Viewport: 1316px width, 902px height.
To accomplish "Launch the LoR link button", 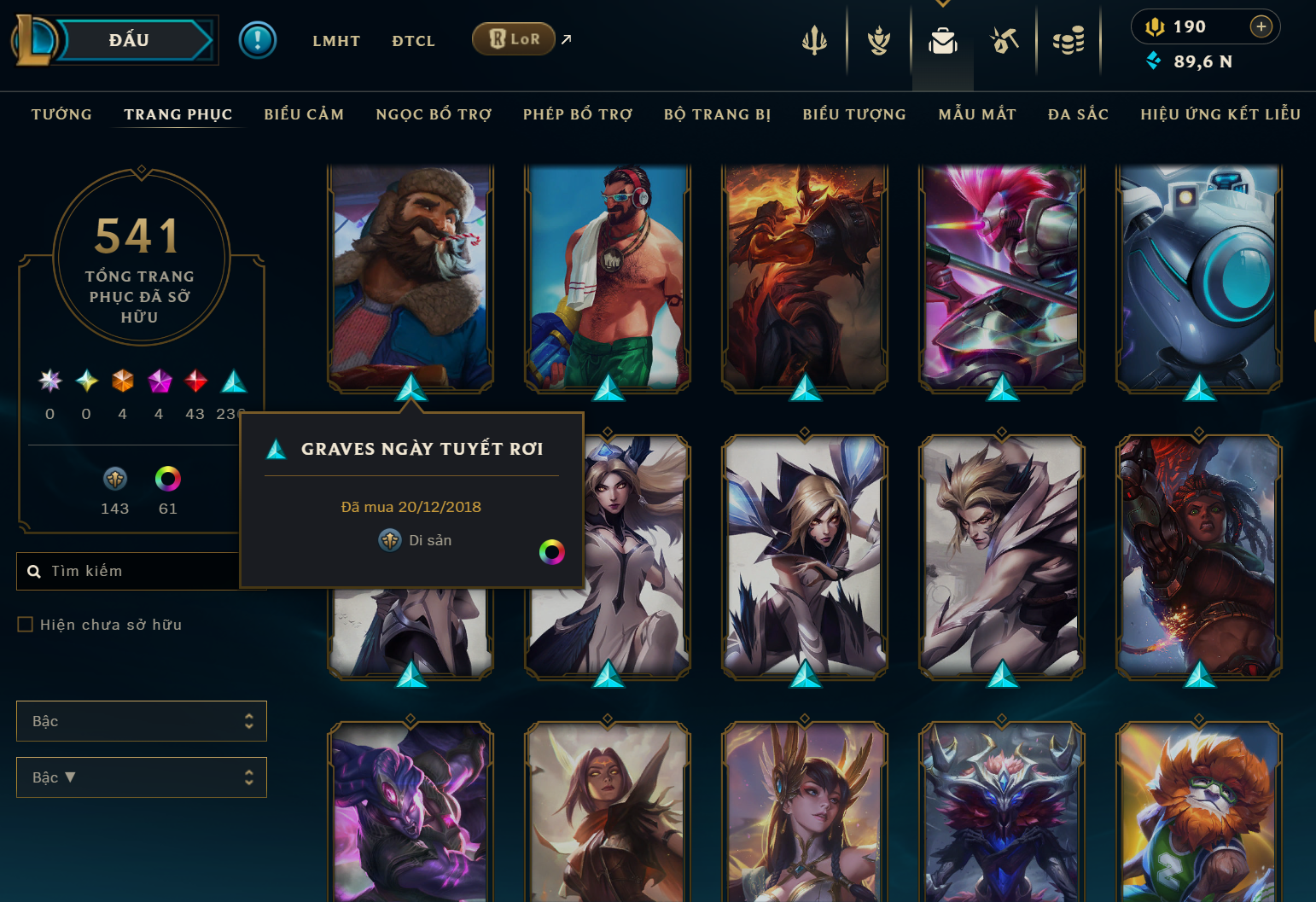I will (x=515, y=39).
